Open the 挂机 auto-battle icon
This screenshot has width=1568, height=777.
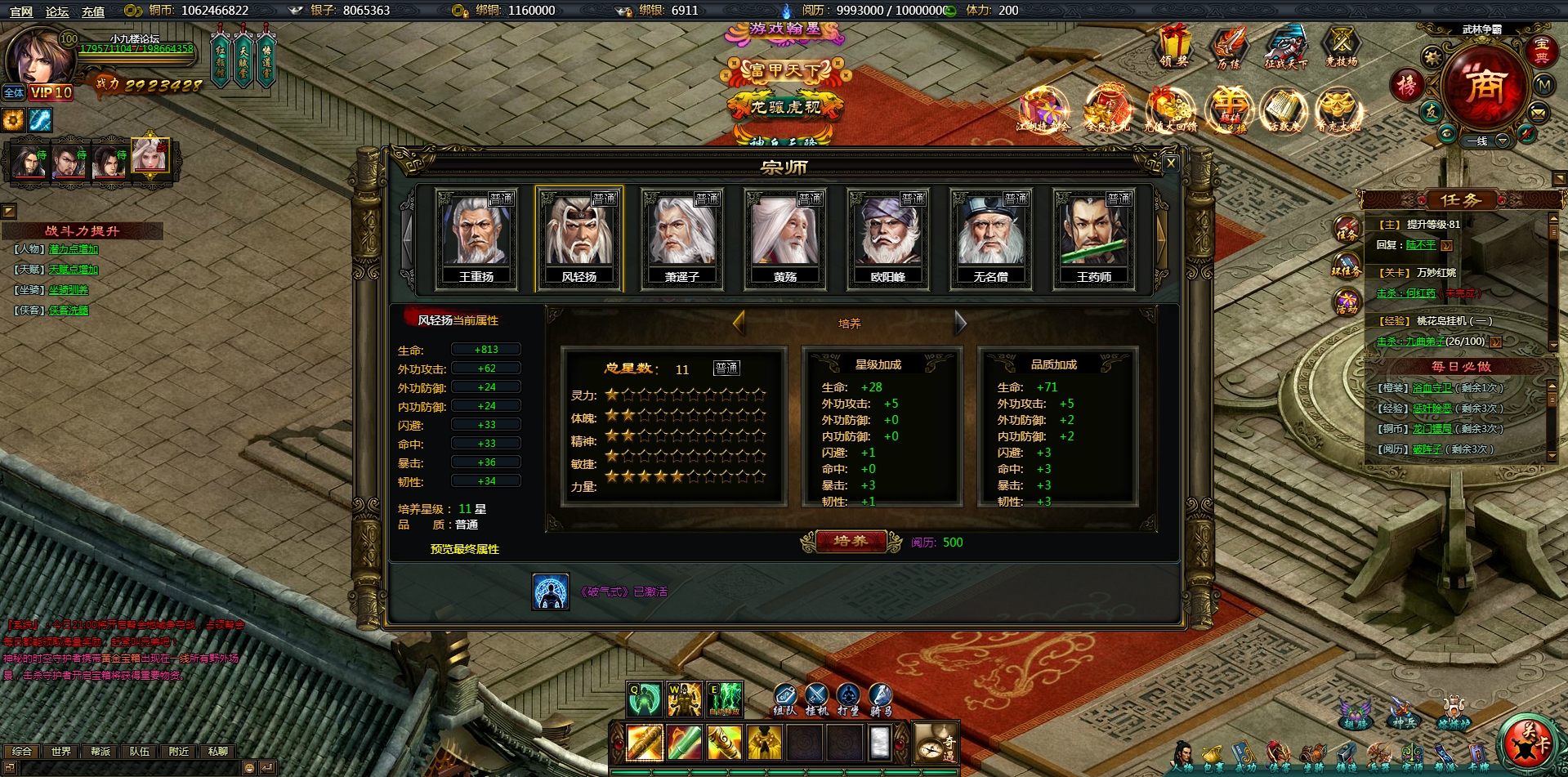[x=816, y=694]
